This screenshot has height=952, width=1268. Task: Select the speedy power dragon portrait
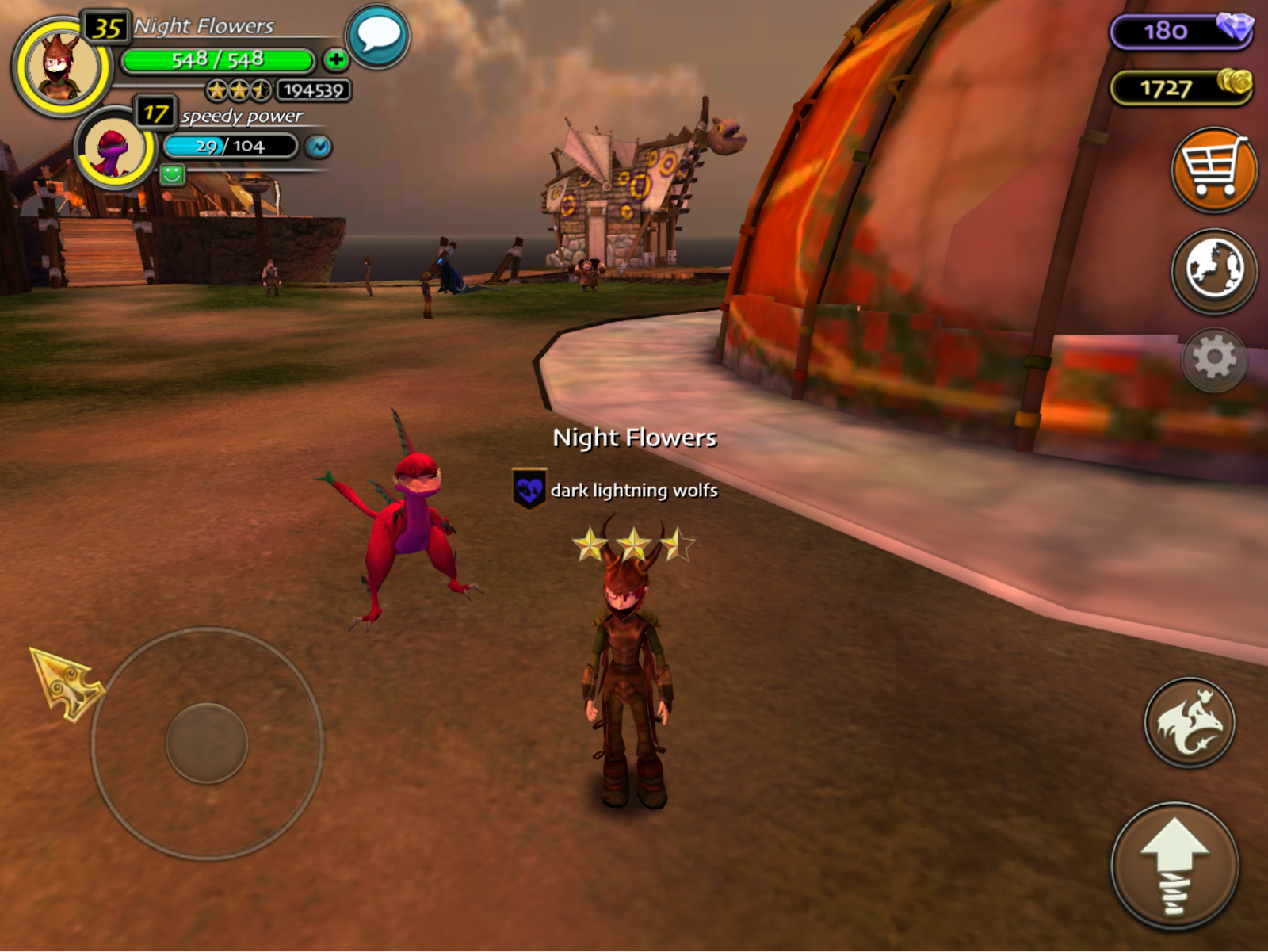point(115,148)
